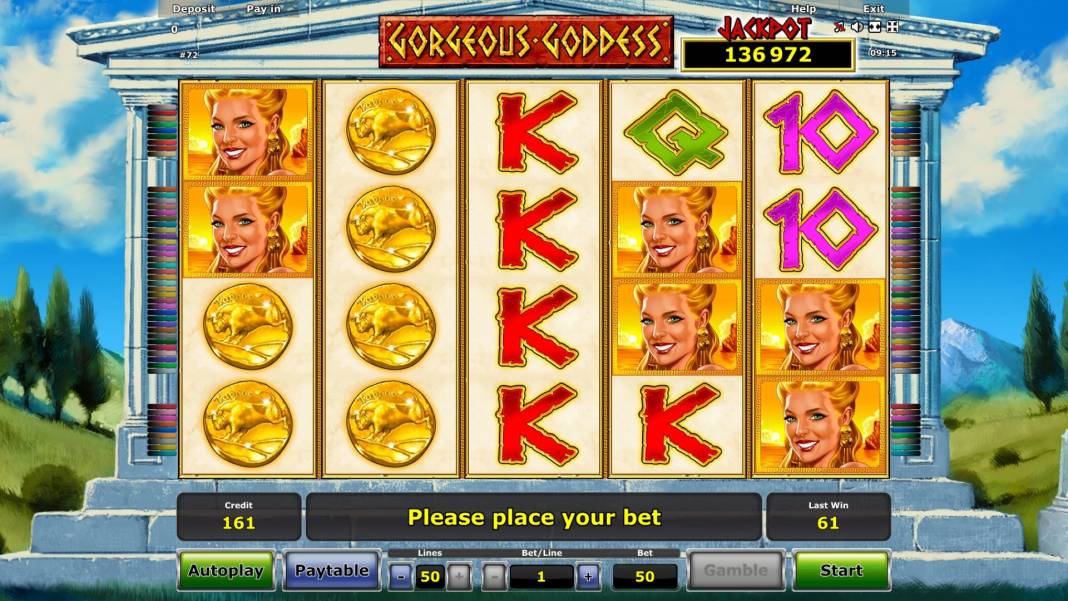Exit the game

pos(873,9)
